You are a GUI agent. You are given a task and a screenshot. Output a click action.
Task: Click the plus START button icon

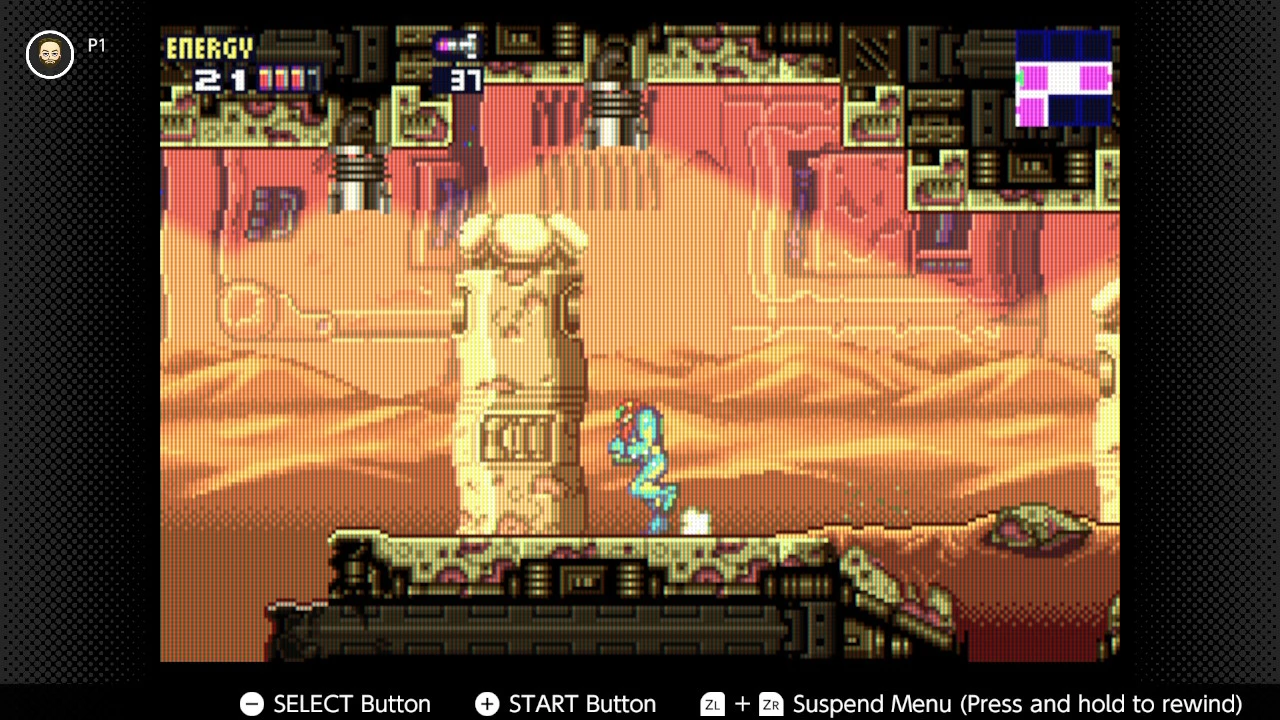pos(487,704)
